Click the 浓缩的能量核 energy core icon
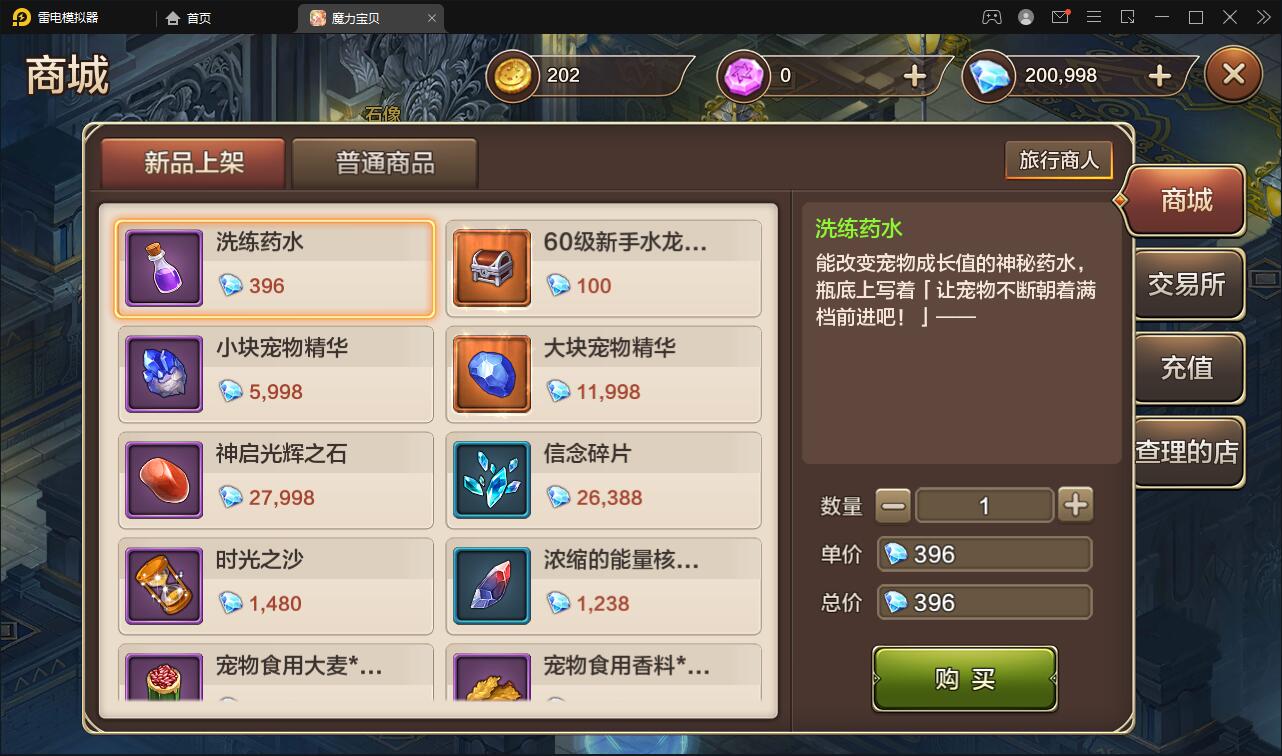Viewport: 1282px width, 756px height. (x=491, y=586)
